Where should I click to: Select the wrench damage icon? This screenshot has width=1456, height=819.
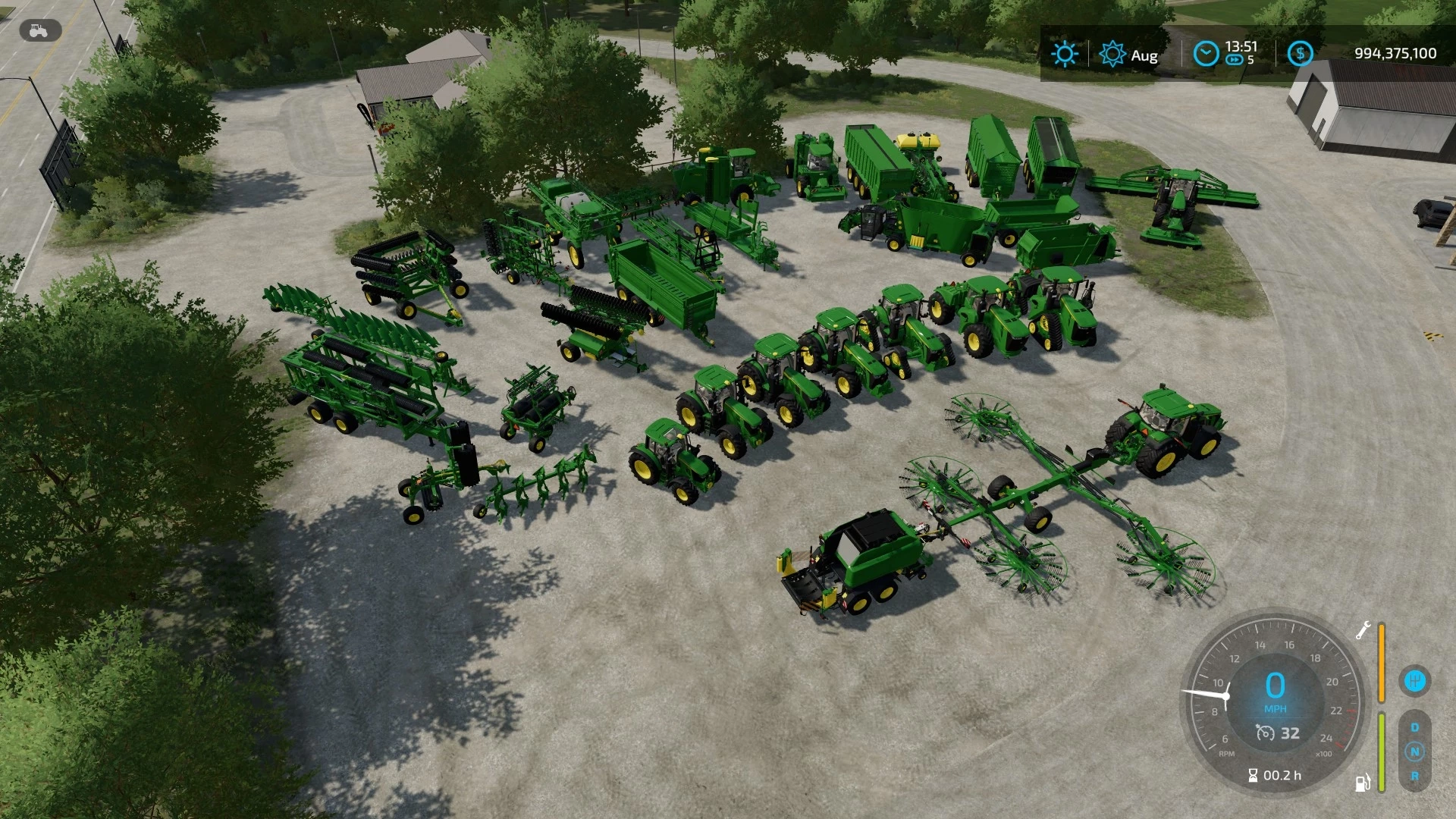click(1363, 630)
